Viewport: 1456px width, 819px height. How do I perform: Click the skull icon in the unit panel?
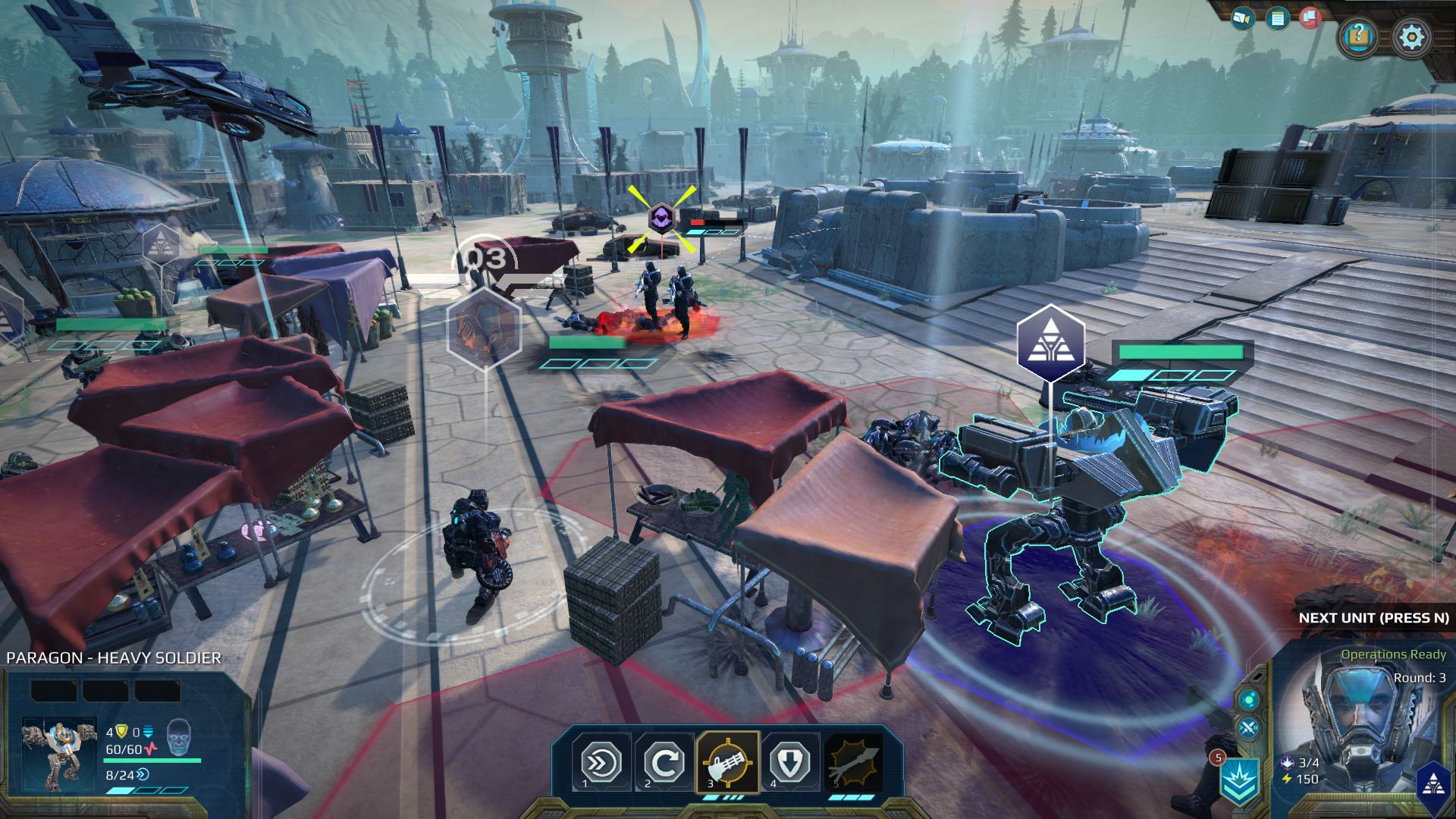[177, 734]
